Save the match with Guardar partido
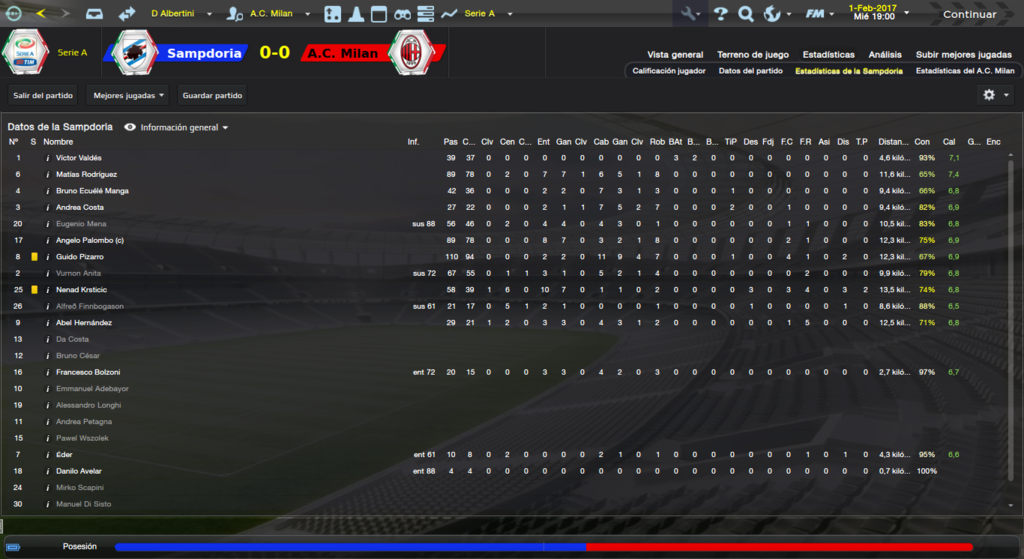The image size is (1024, 559). point(212,95)
